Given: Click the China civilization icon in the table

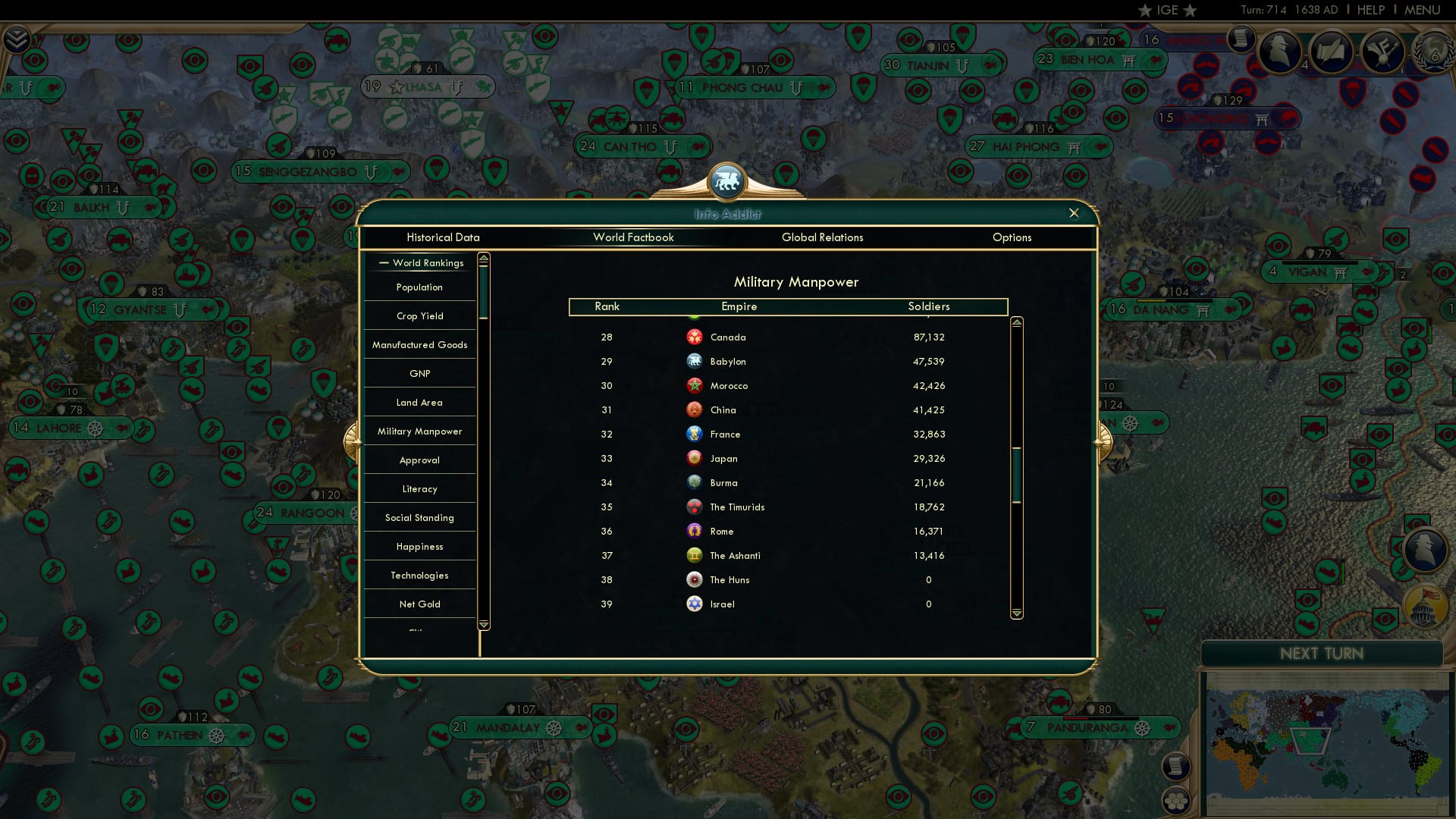Looking at the screenshot, I should (x=695, y=409).
